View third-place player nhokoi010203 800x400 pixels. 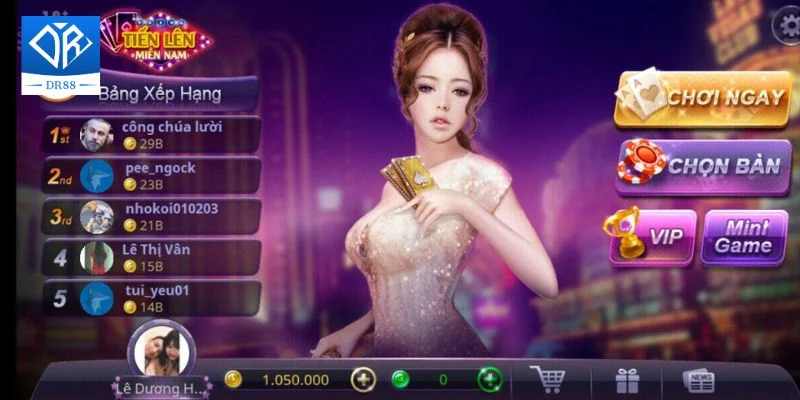click(x=150, y=217)
